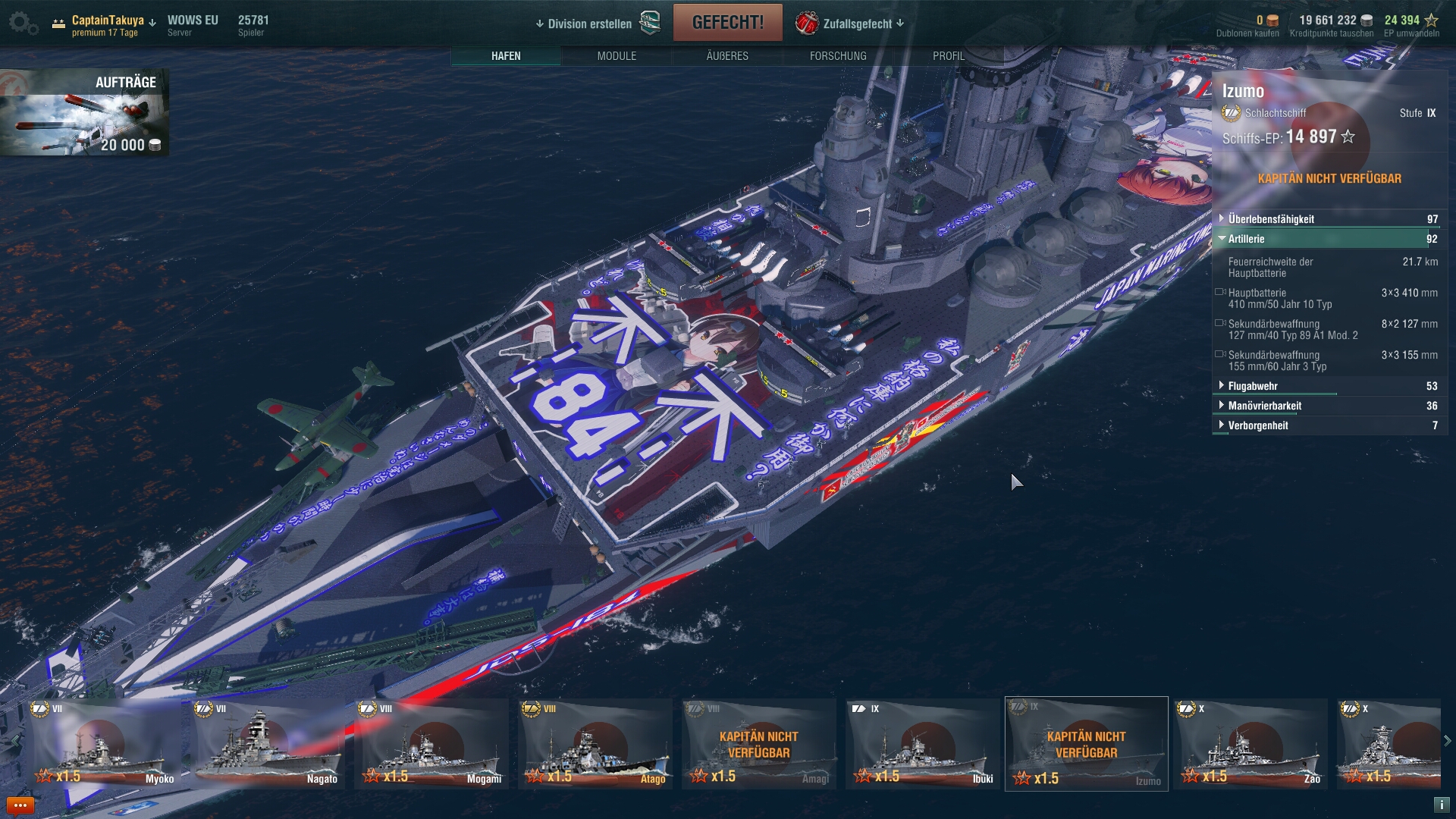
Task: Open the orange chat button
Action: tap(20, 805)
